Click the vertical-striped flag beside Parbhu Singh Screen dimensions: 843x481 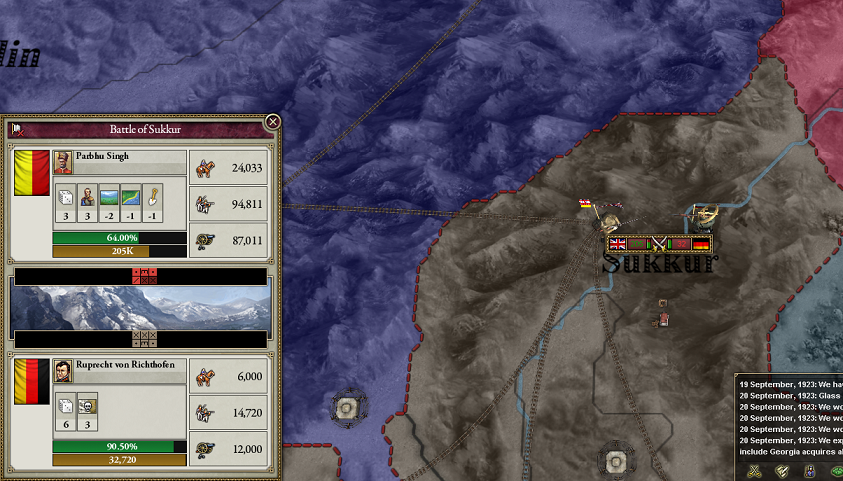click(x=31, y=171)
